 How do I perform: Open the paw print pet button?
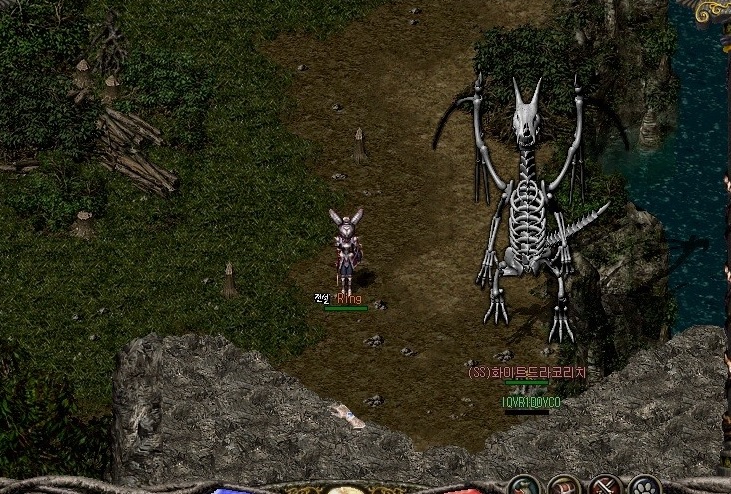645,487
